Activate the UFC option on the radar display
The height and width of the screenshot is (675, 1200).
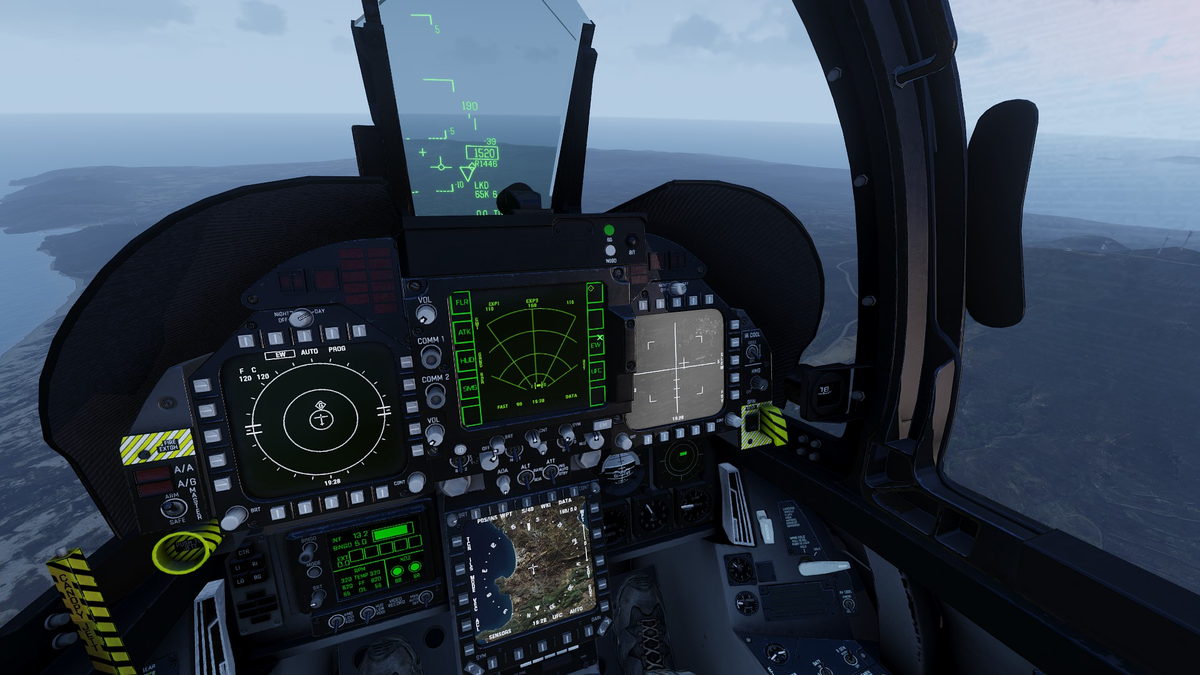(597, 370)
